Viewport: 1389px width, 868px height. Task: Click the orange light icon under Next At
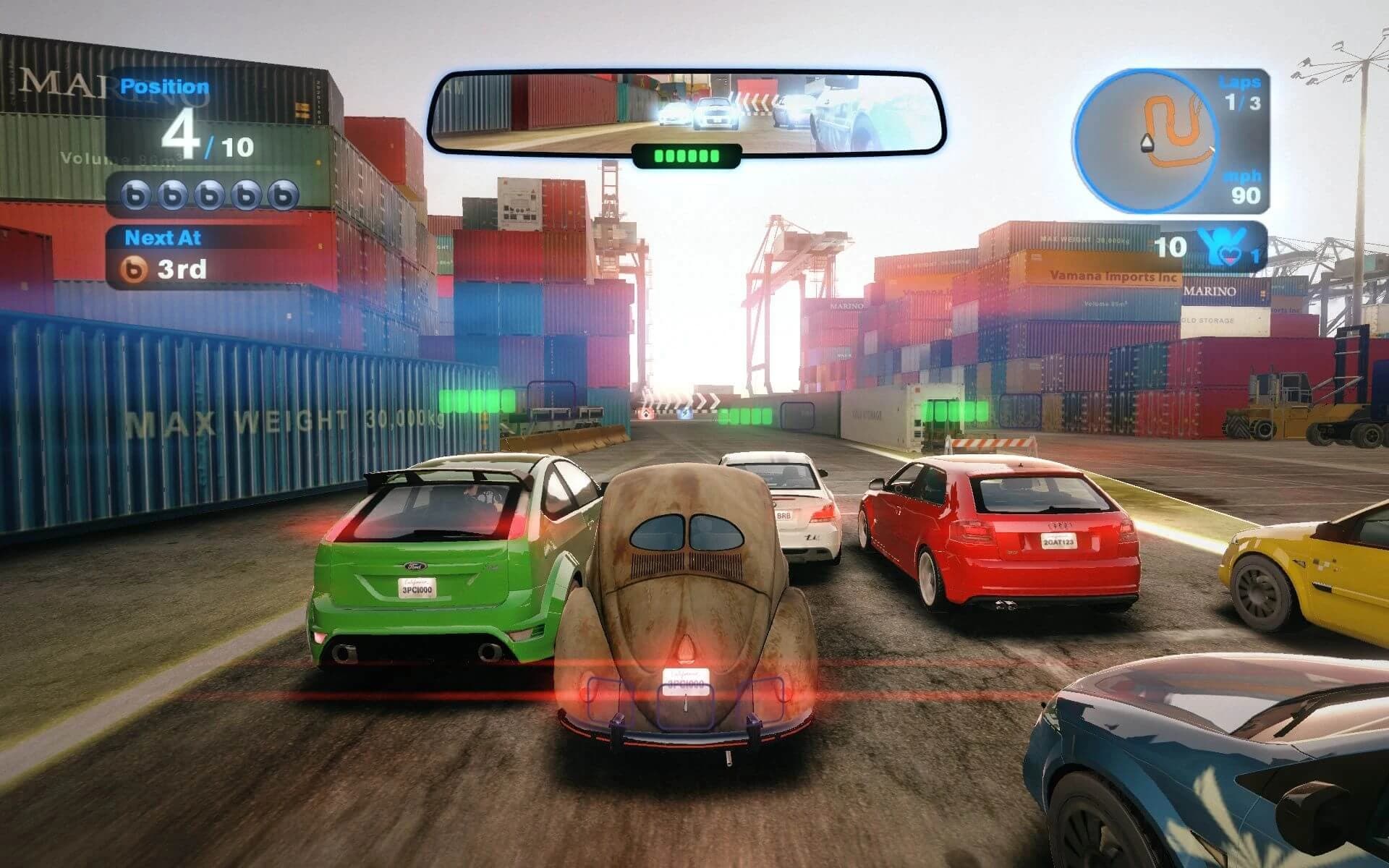point(134,269)
